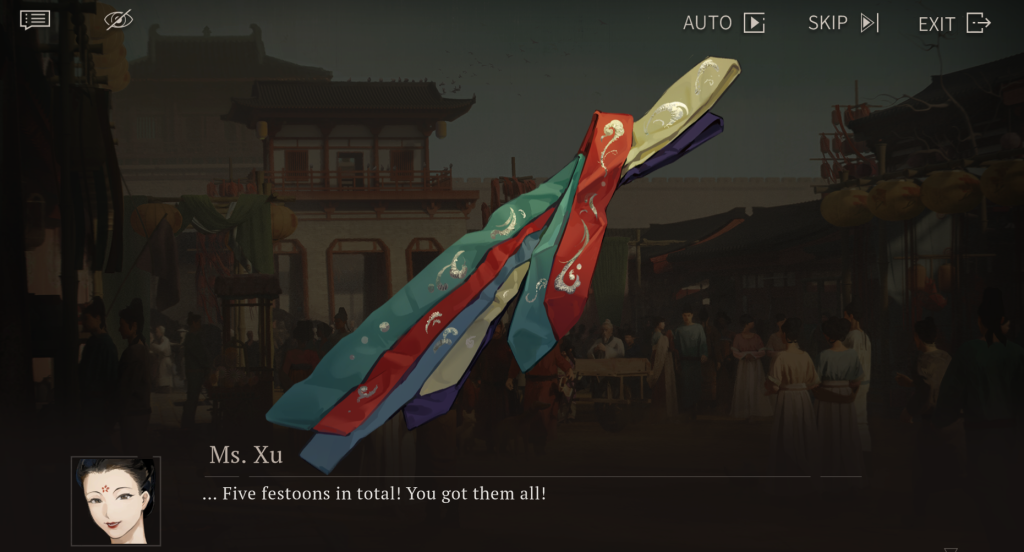Screen dimensions: 1024x552
Task: Skip the dialogue scene
Action: pyautogui.click(x=843, y=23)
